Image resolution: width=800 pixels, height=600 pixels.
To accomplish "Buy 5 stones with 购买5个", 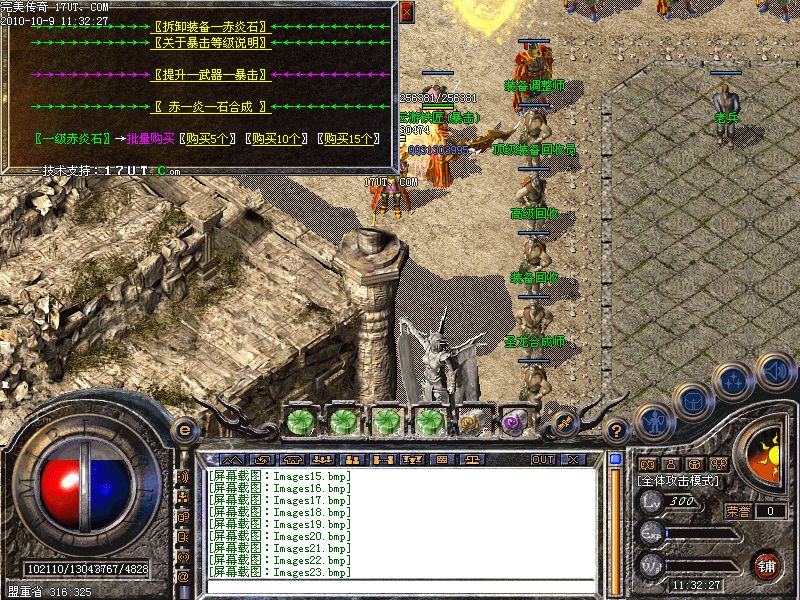I will point(210,139).
